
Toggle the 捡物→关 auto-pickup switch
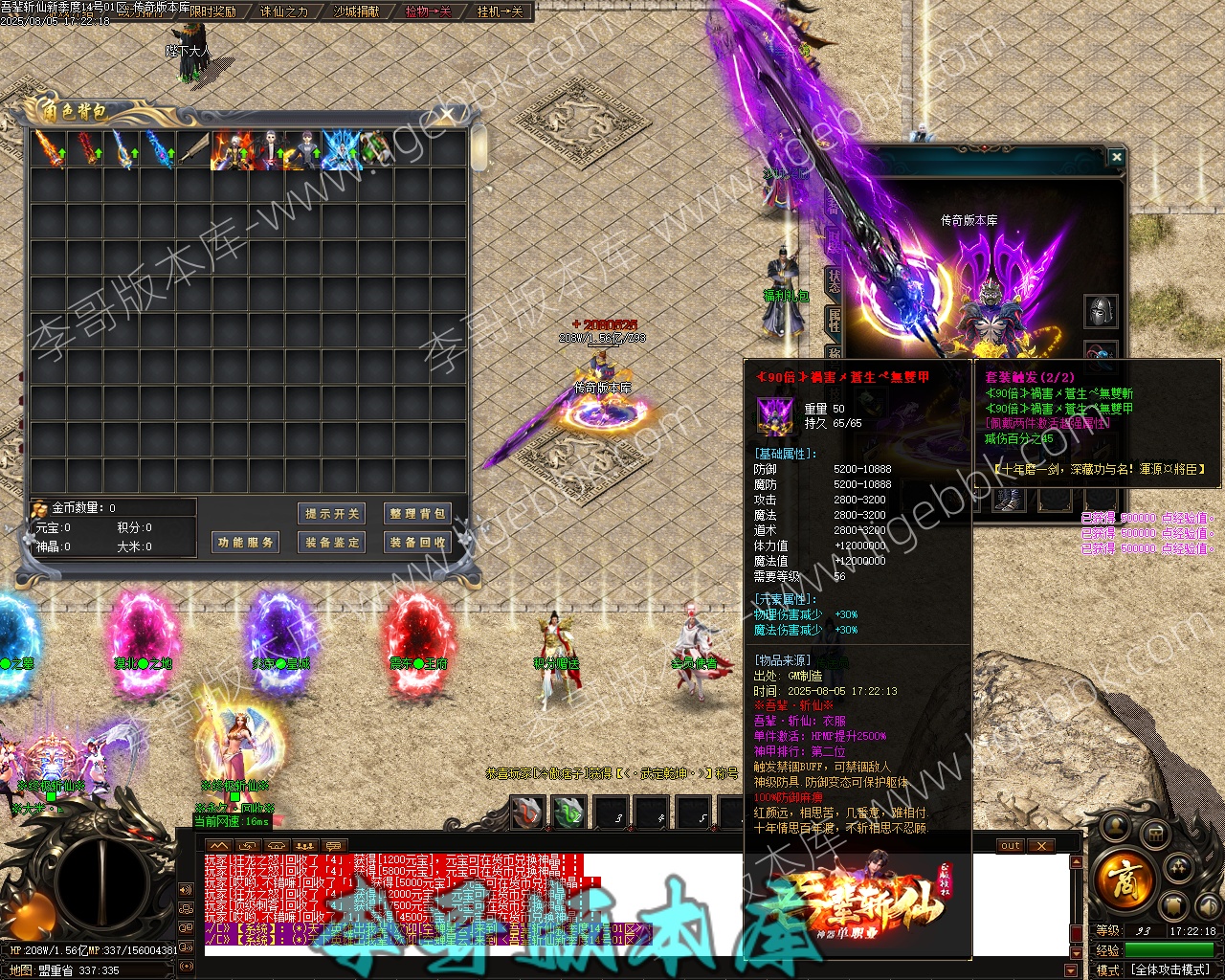pyautogui.click(x=428, y=11)
